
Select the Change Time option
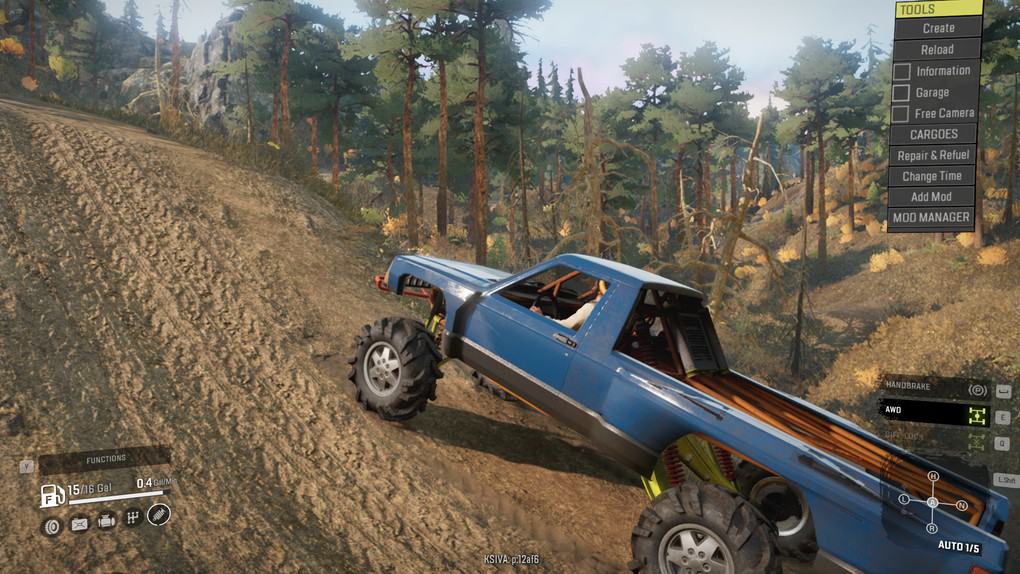pos(932,176)
